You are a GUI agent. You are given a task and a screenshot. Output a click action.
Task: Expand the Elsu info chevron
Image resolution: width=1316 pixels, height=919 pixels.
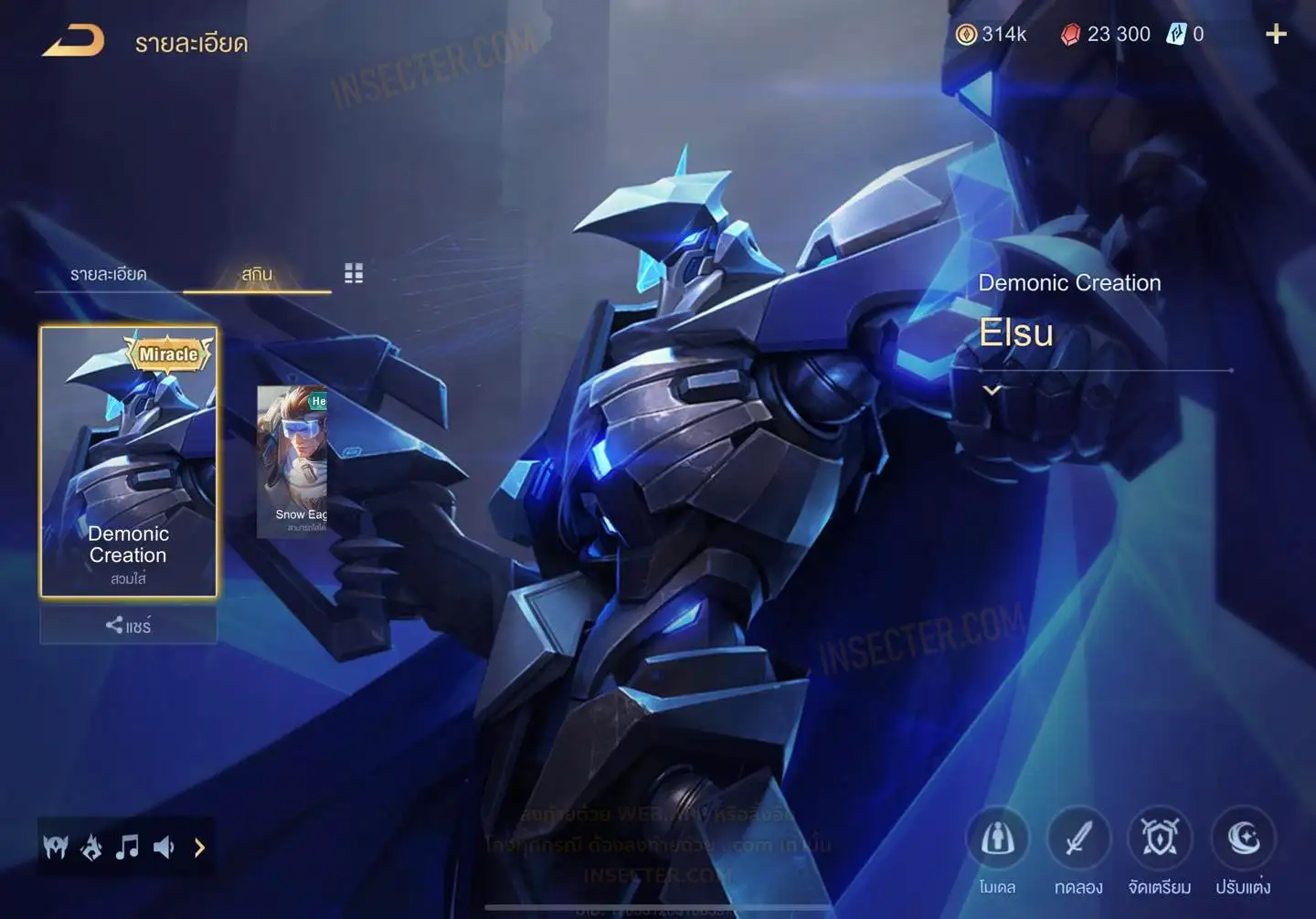992,390
